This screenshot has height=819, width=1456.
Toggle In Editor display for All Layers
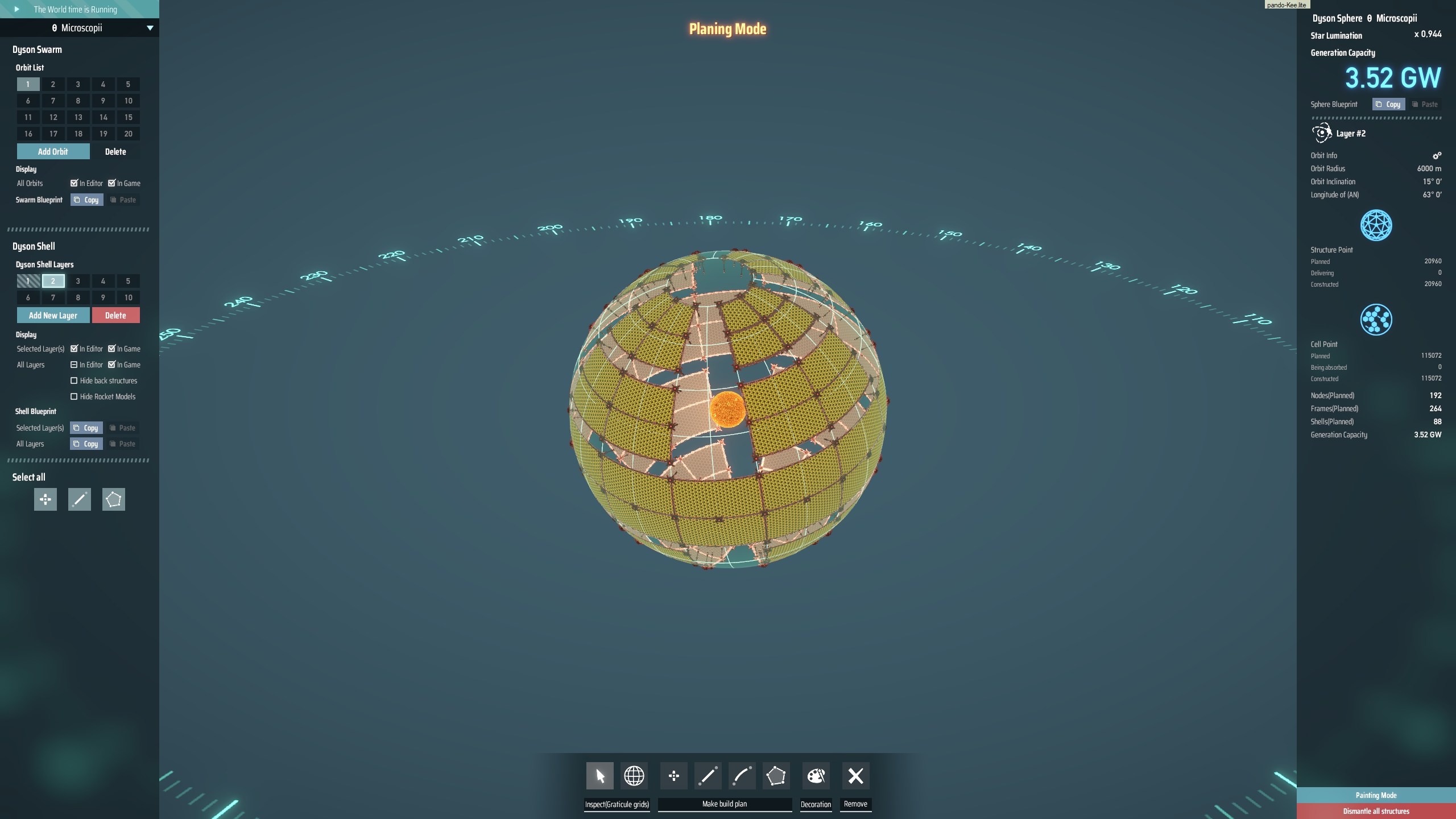75,365
